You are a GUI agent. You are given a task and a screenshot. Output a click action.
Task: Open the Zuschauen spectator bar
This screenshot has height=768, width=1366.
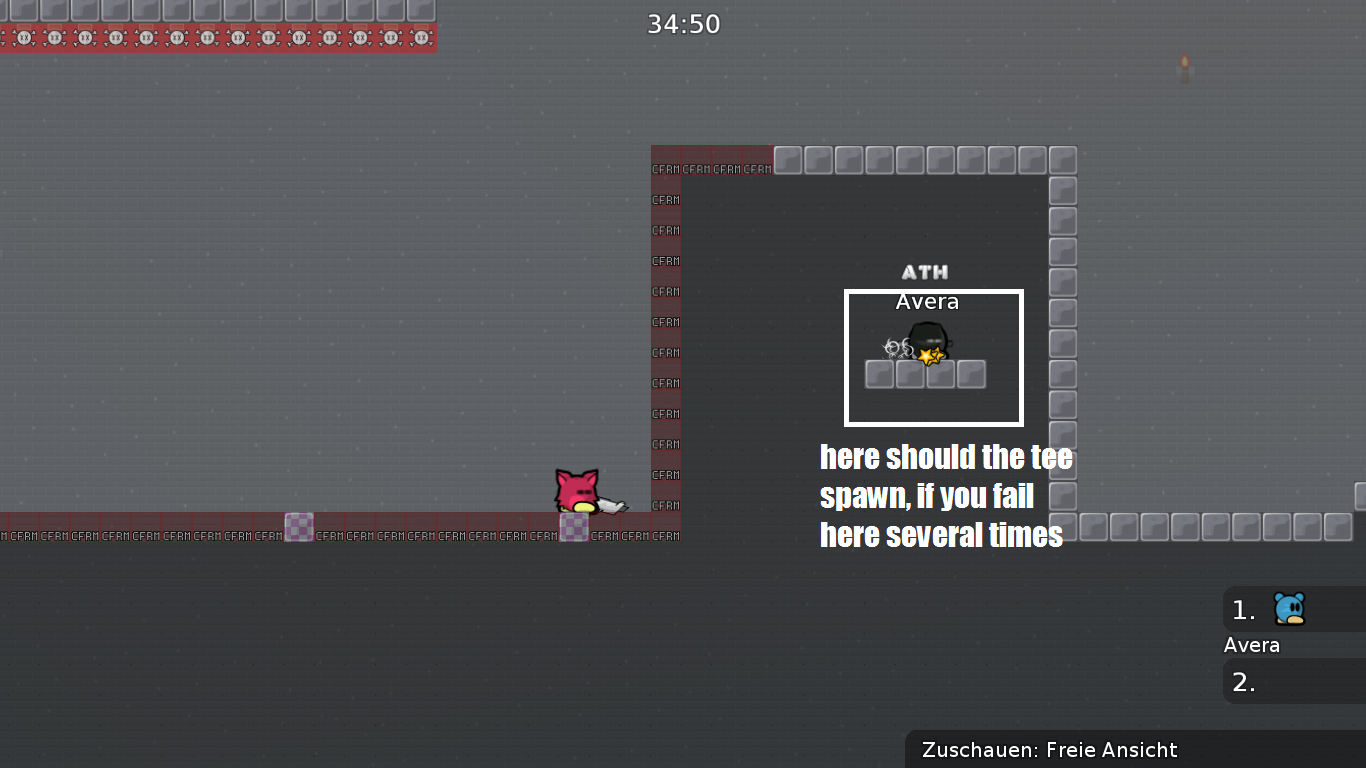pos(1050,750)
